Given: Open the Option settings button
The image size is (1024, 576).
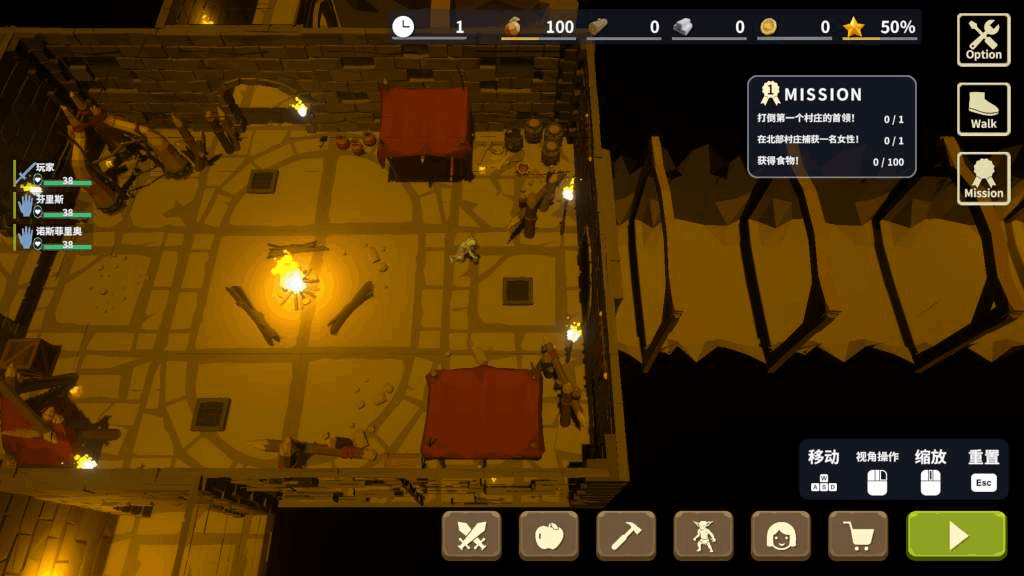Looking at the screenshot, I should coord(983,40).
